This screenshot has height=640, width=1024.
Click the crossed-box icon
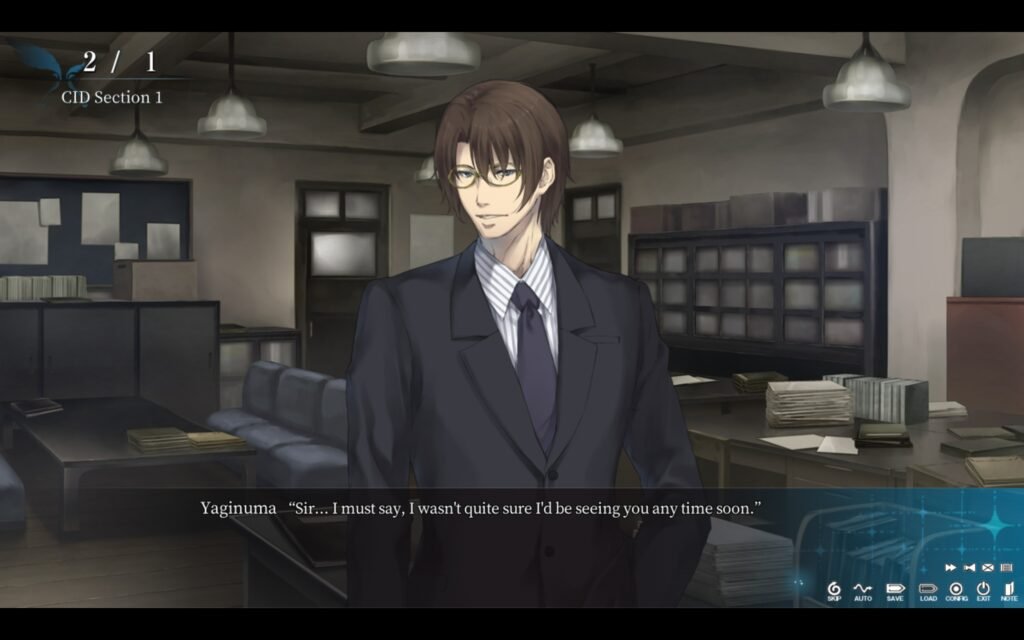[x=988, y=567]
